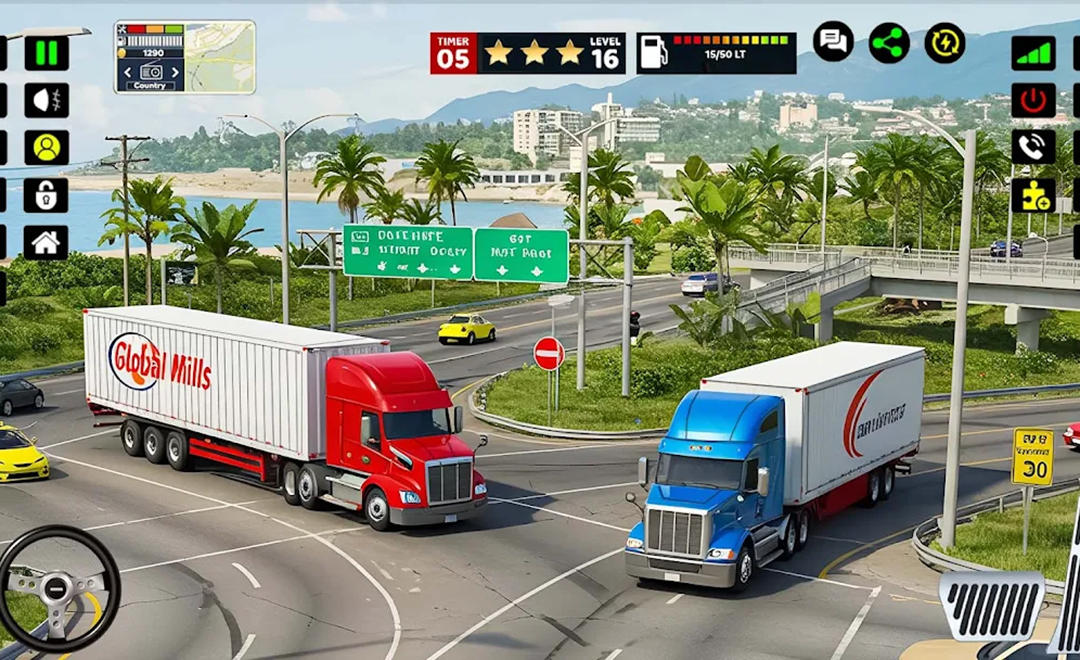Pause the game with the green pause button

click(46, 53)
